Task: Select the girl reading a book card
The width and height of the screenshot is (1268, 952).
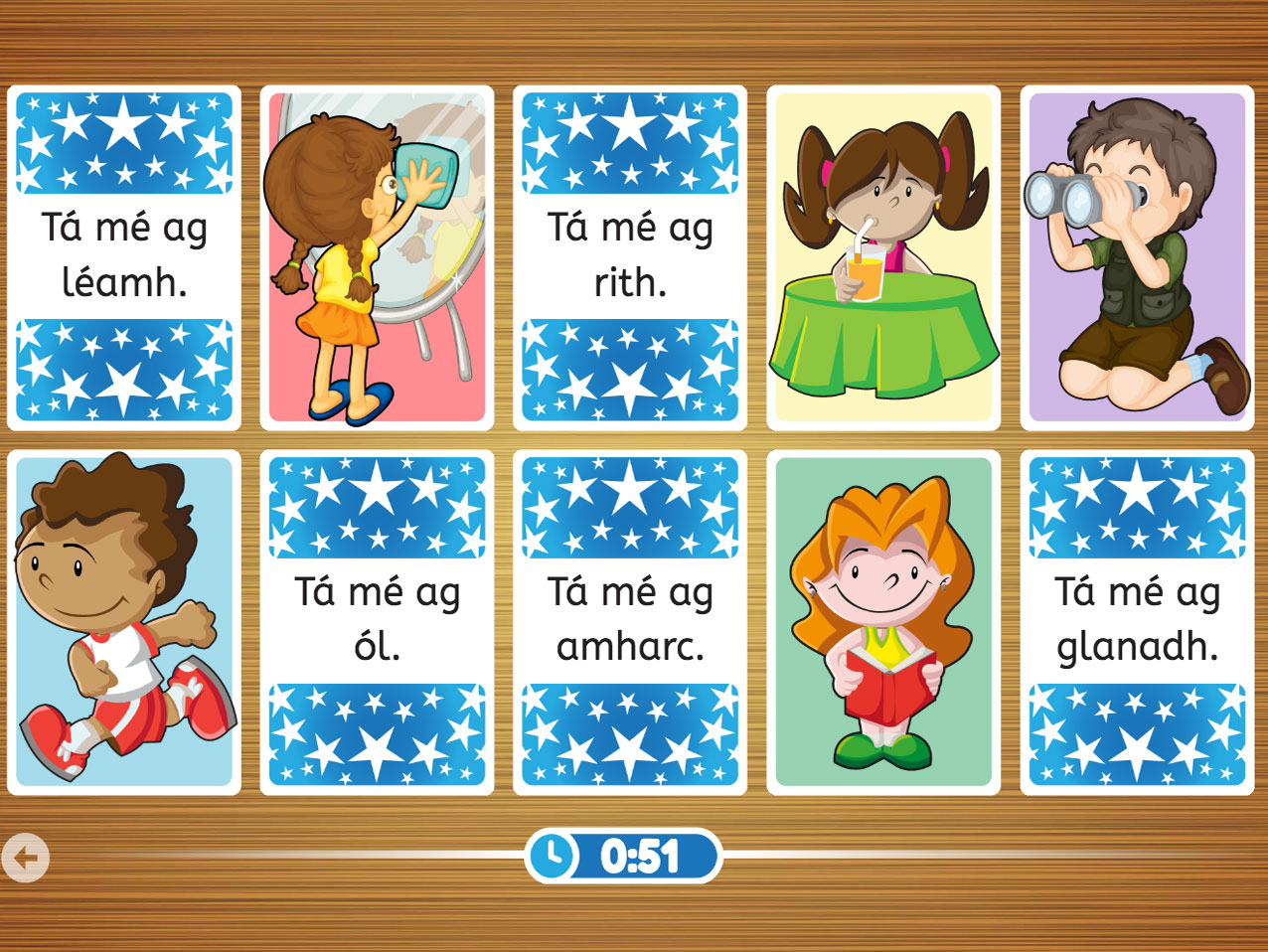Action: pyautogui.click(x=883, y=622)
